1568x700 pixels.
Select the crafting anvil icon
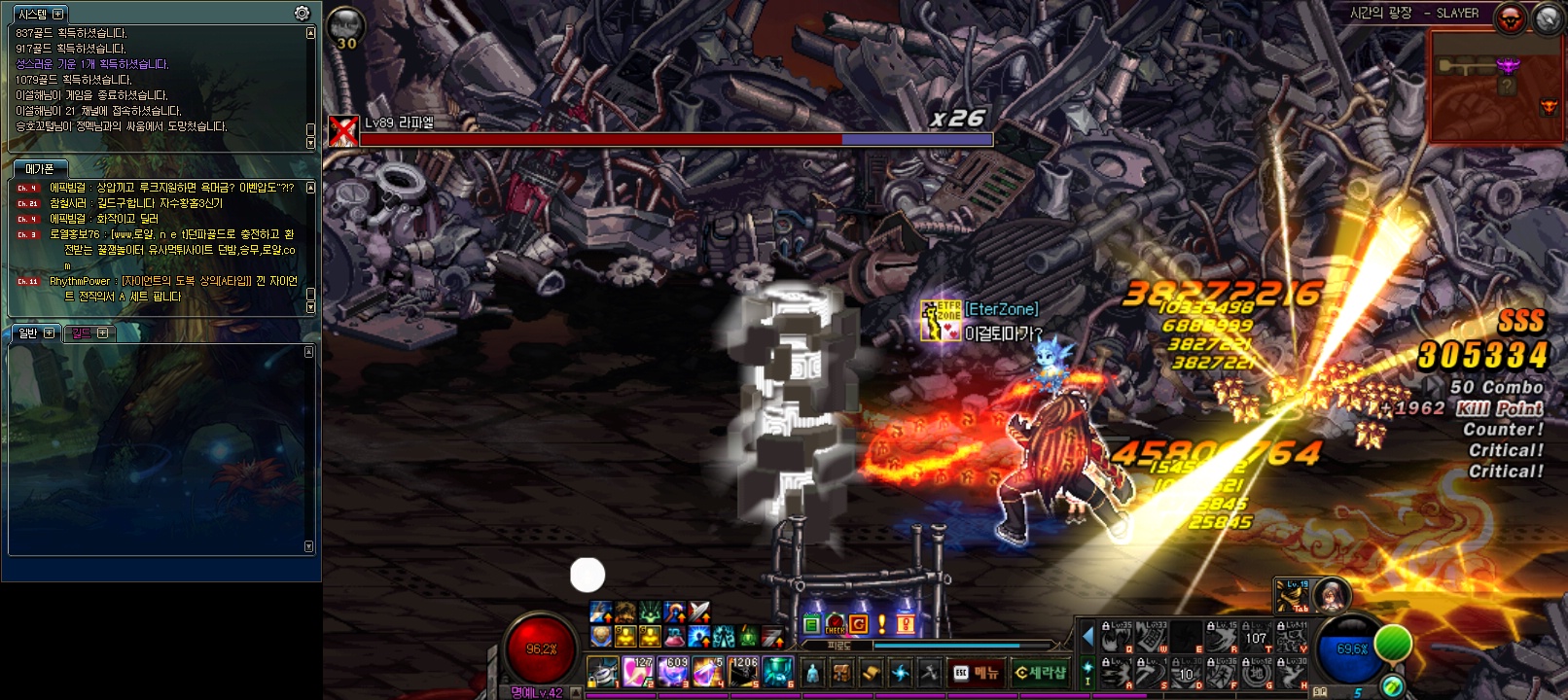(928, 674)
